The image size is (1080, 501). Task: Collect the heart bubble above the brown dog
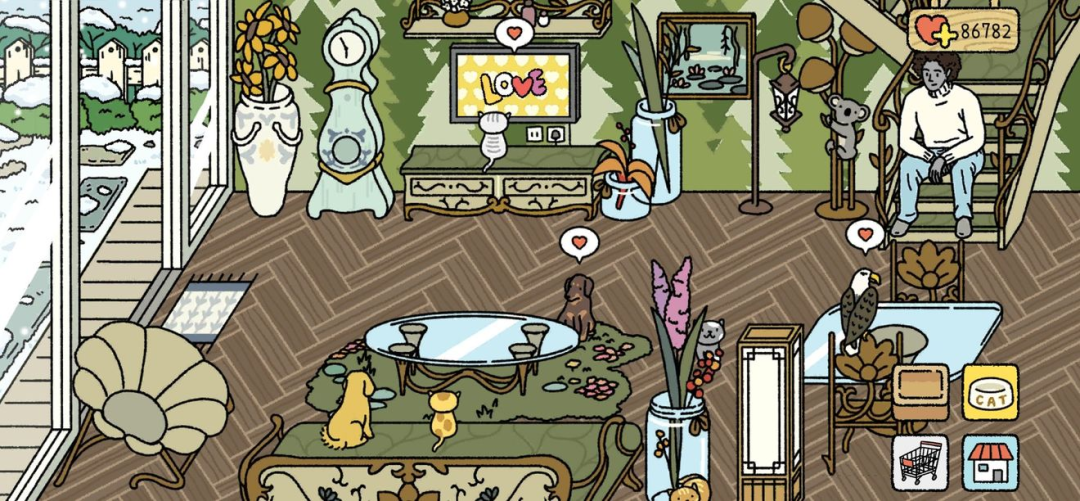578,242
